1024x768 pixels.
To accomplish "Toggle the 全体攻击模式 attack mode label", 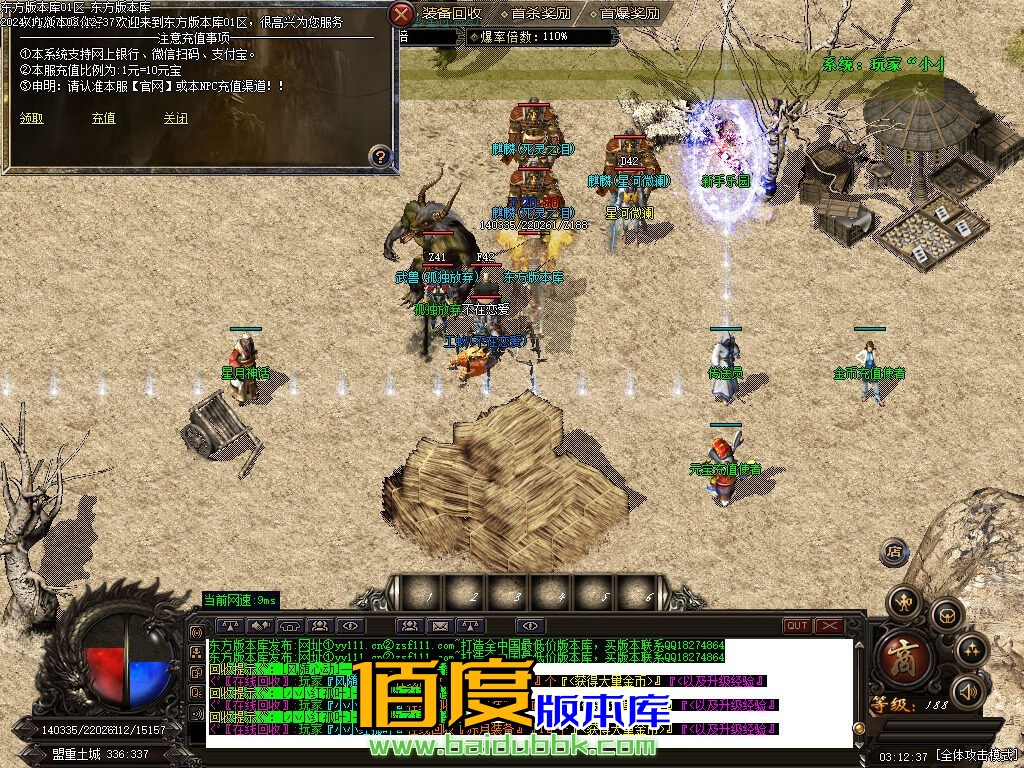I will point(976,756).
